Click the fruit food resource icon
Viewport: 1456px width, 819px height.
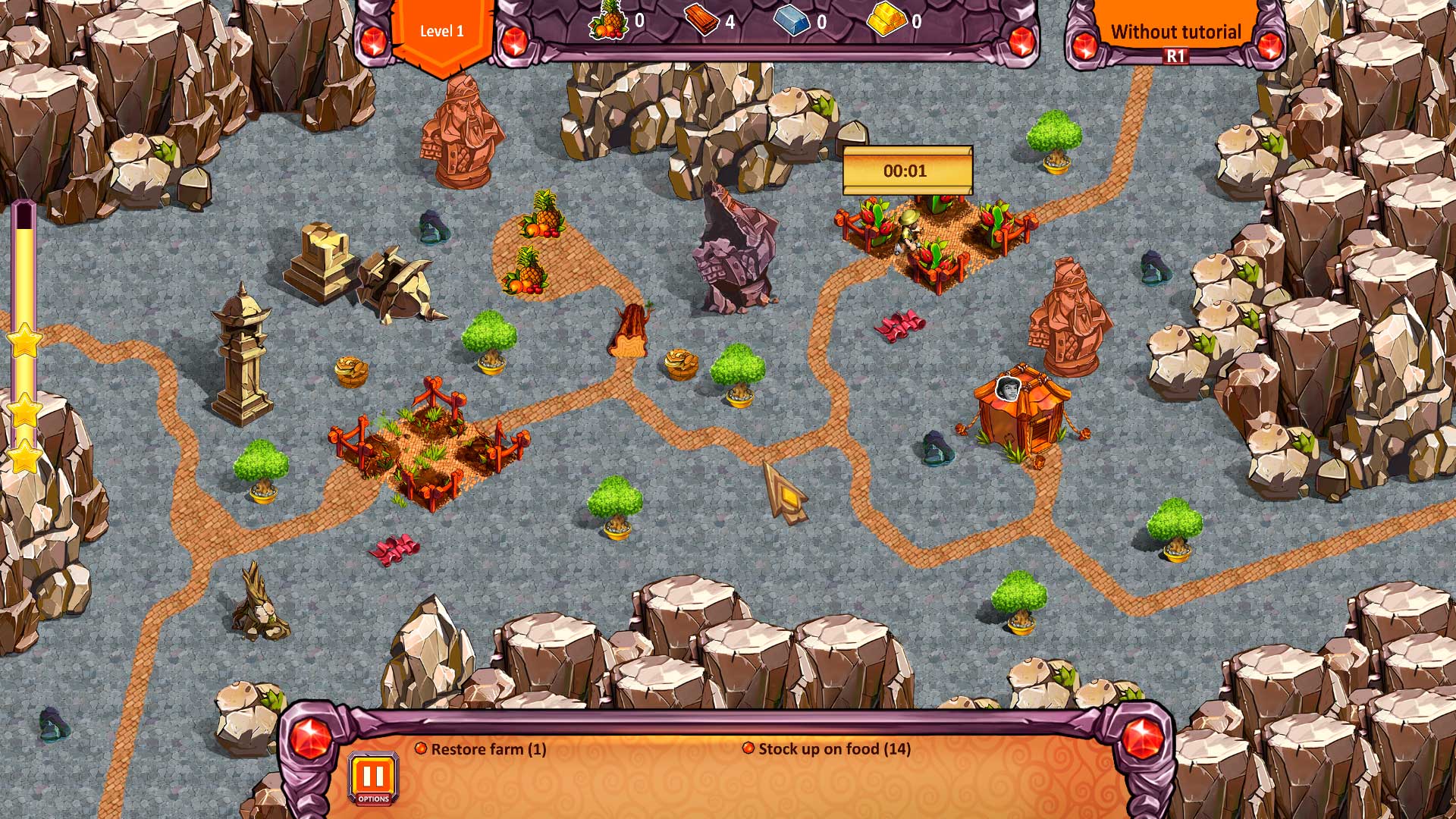coord(607,21)
